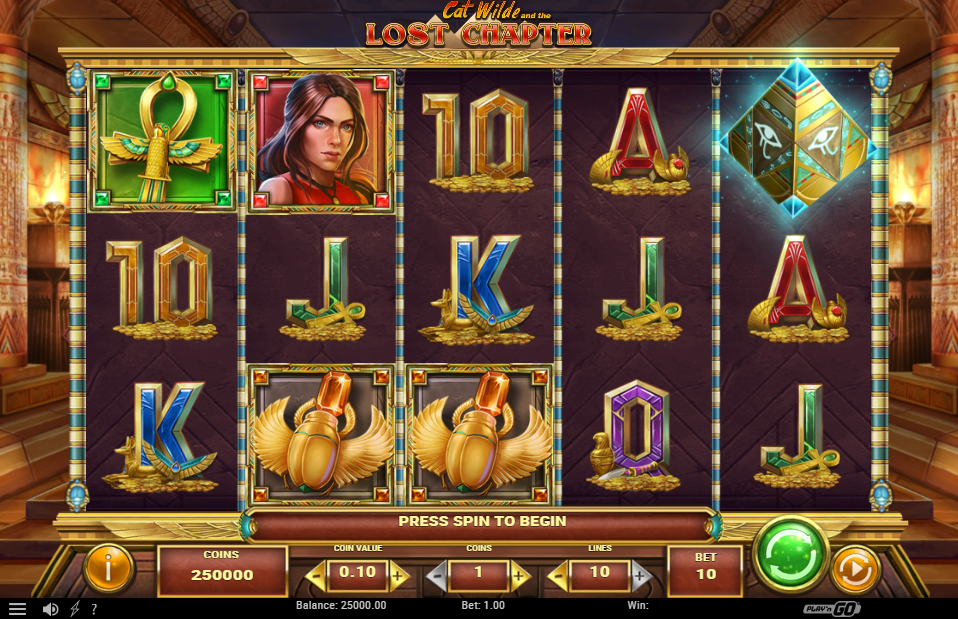Reduce the number of coins
This screenshot has width=958, height=619.
437,576
